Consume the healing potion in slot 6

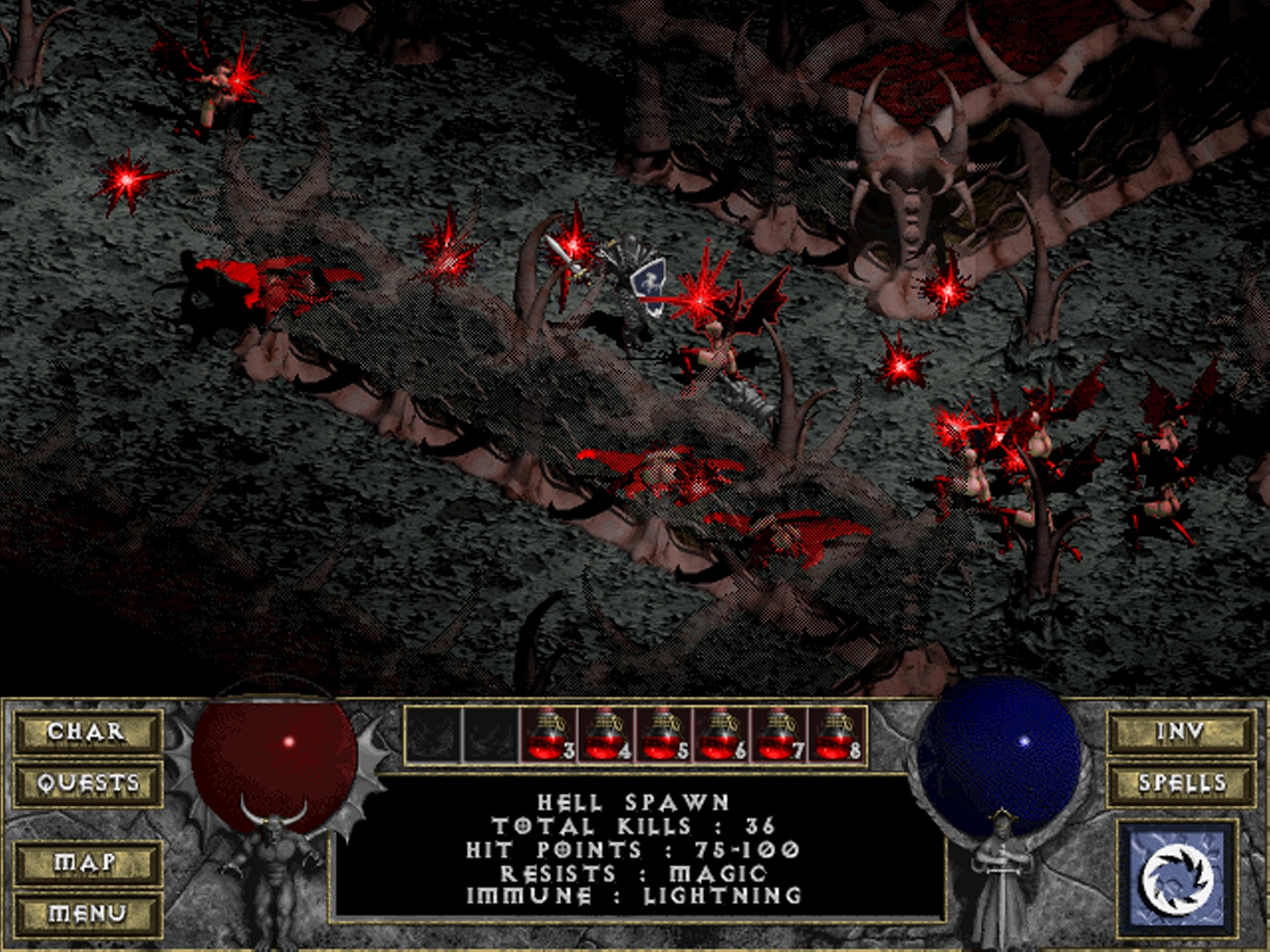[720, 734]
